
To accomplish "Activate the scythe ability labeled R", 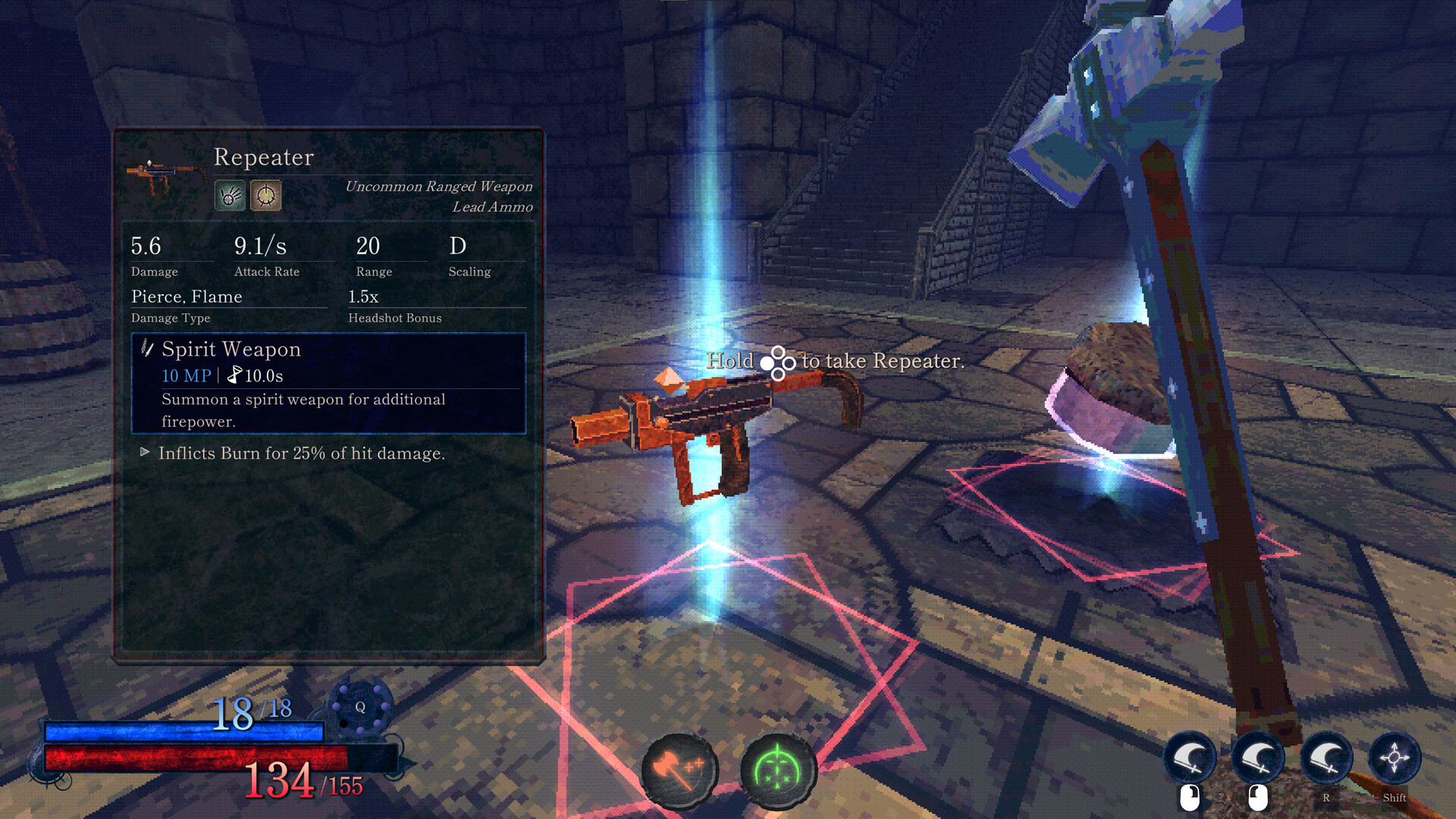I will coord(1326,758).
